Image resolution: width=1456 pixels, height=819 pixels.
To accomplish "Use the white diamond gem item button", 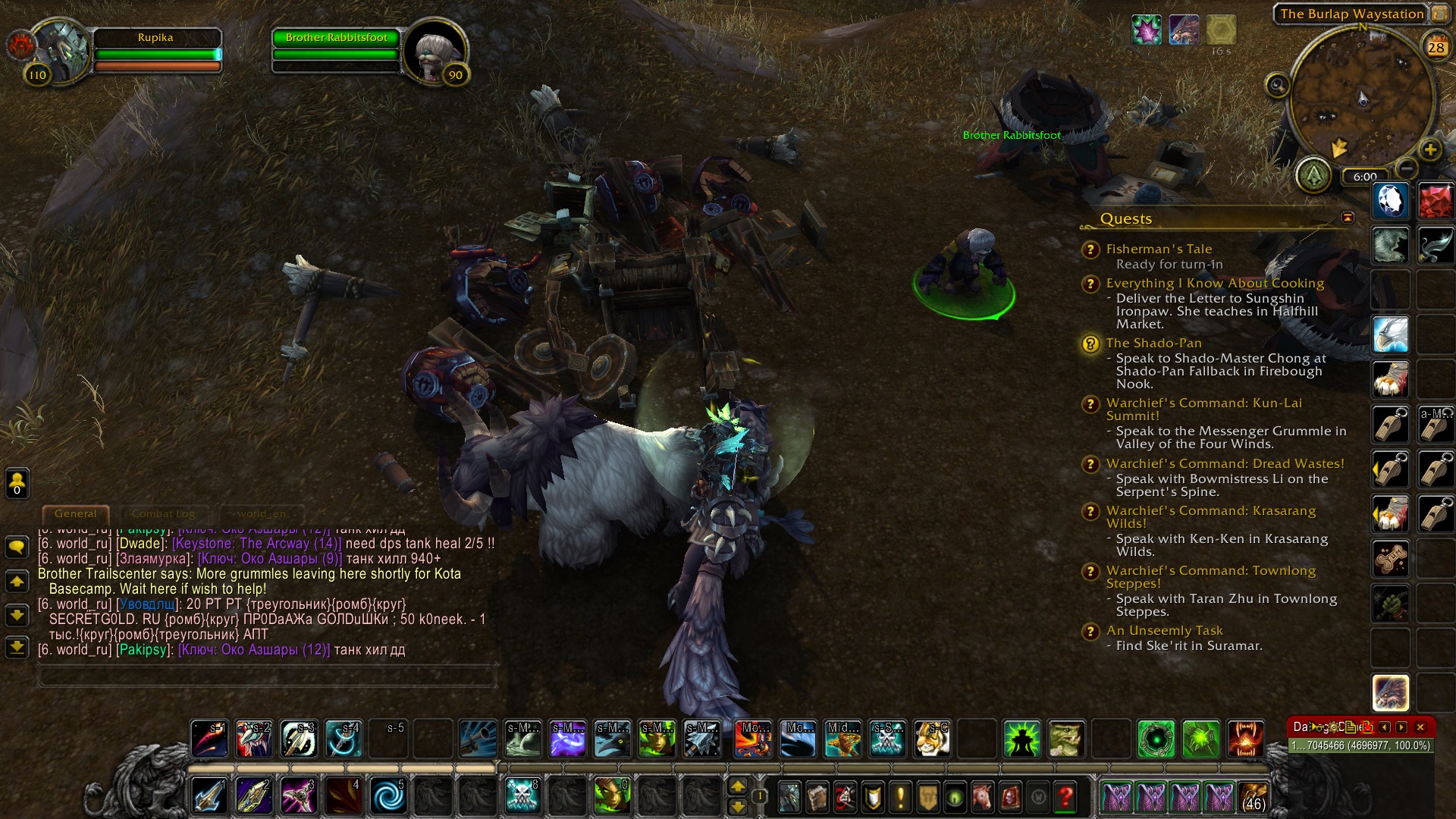I will pos(1390,202).
